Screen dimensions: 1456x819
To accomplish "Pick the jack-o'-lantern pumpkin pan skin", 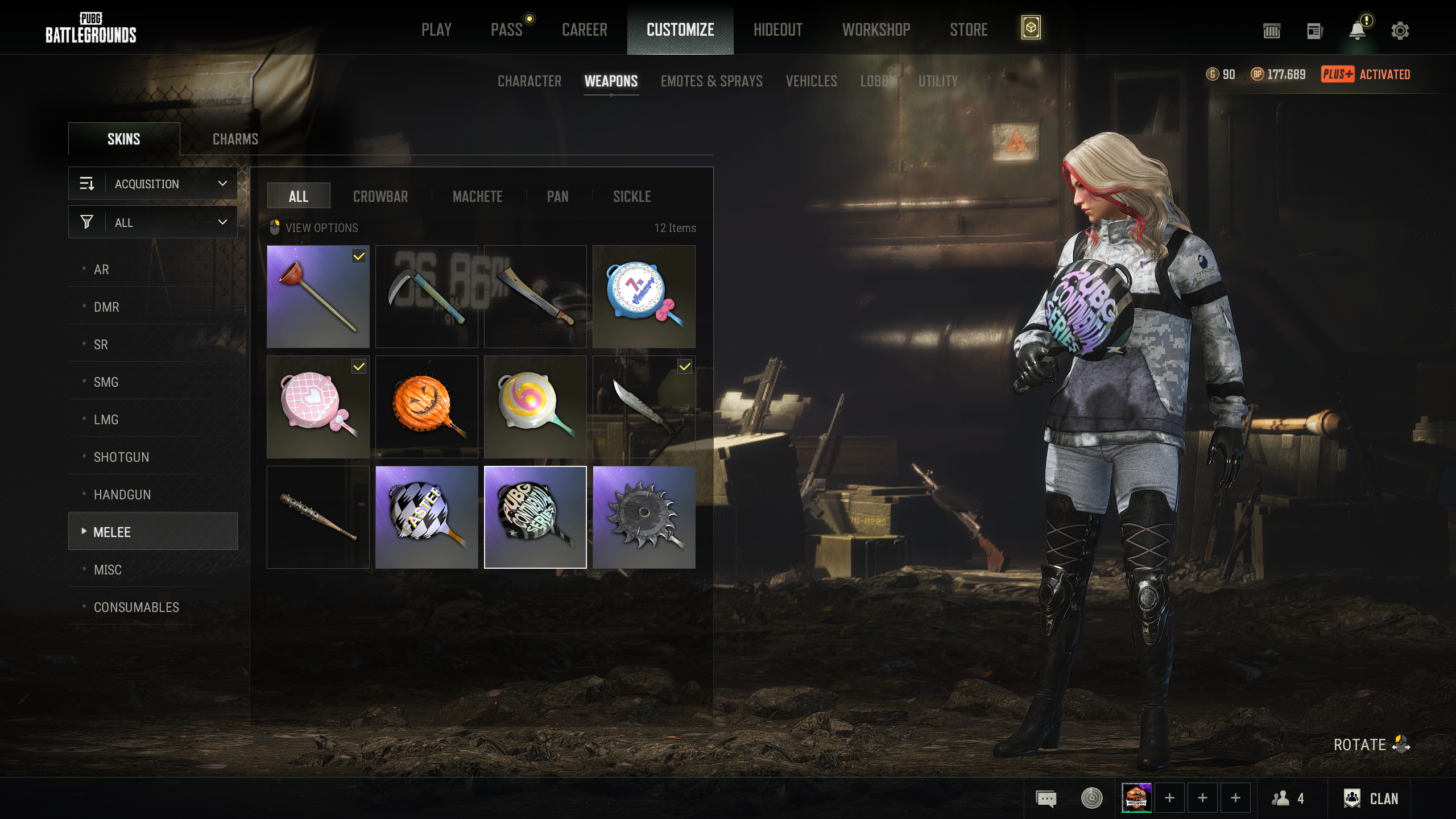I will click(x=427, y=407).
